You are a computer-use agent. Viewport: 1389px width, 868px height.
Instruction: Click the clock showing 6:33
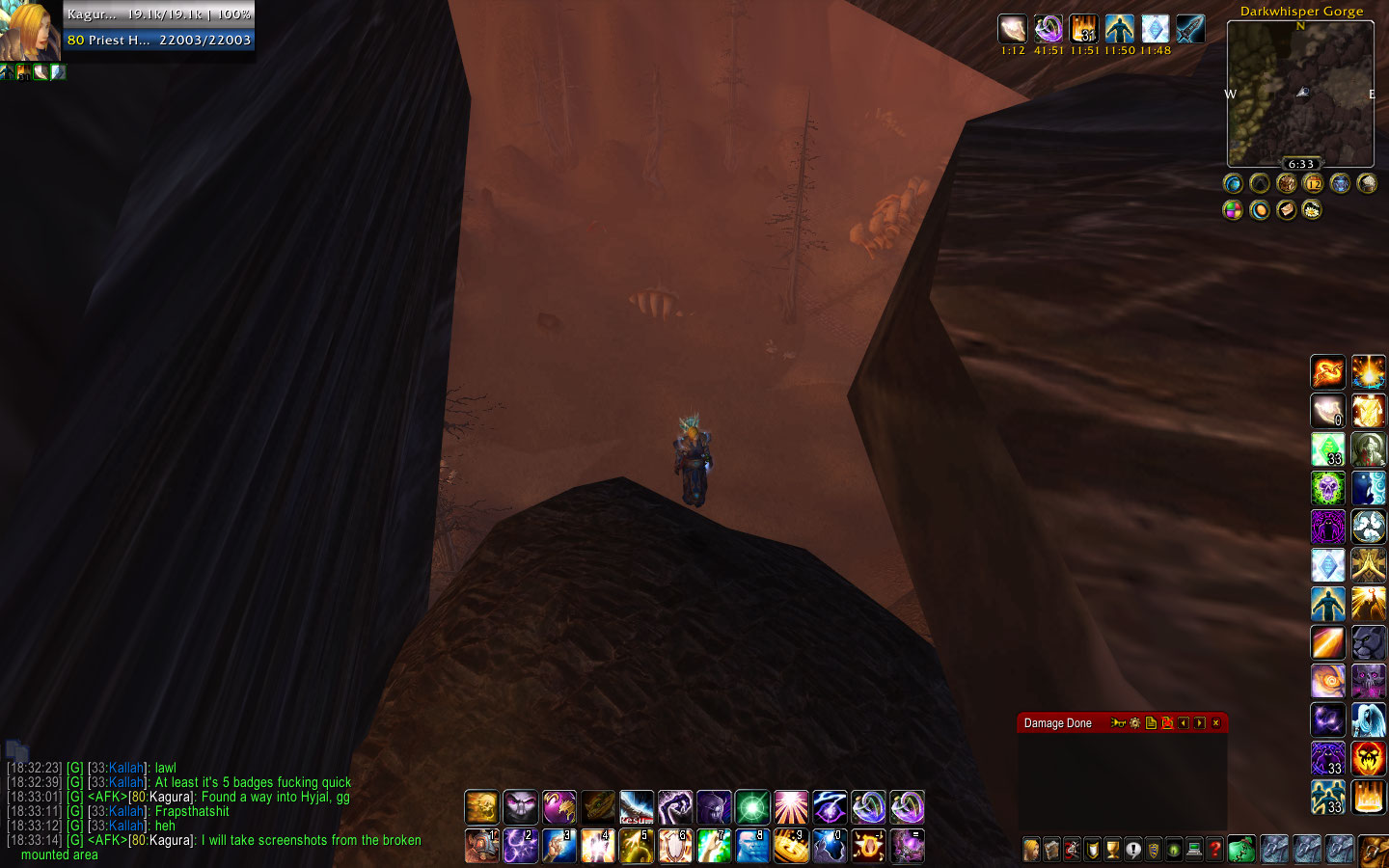pos(1300,164)
